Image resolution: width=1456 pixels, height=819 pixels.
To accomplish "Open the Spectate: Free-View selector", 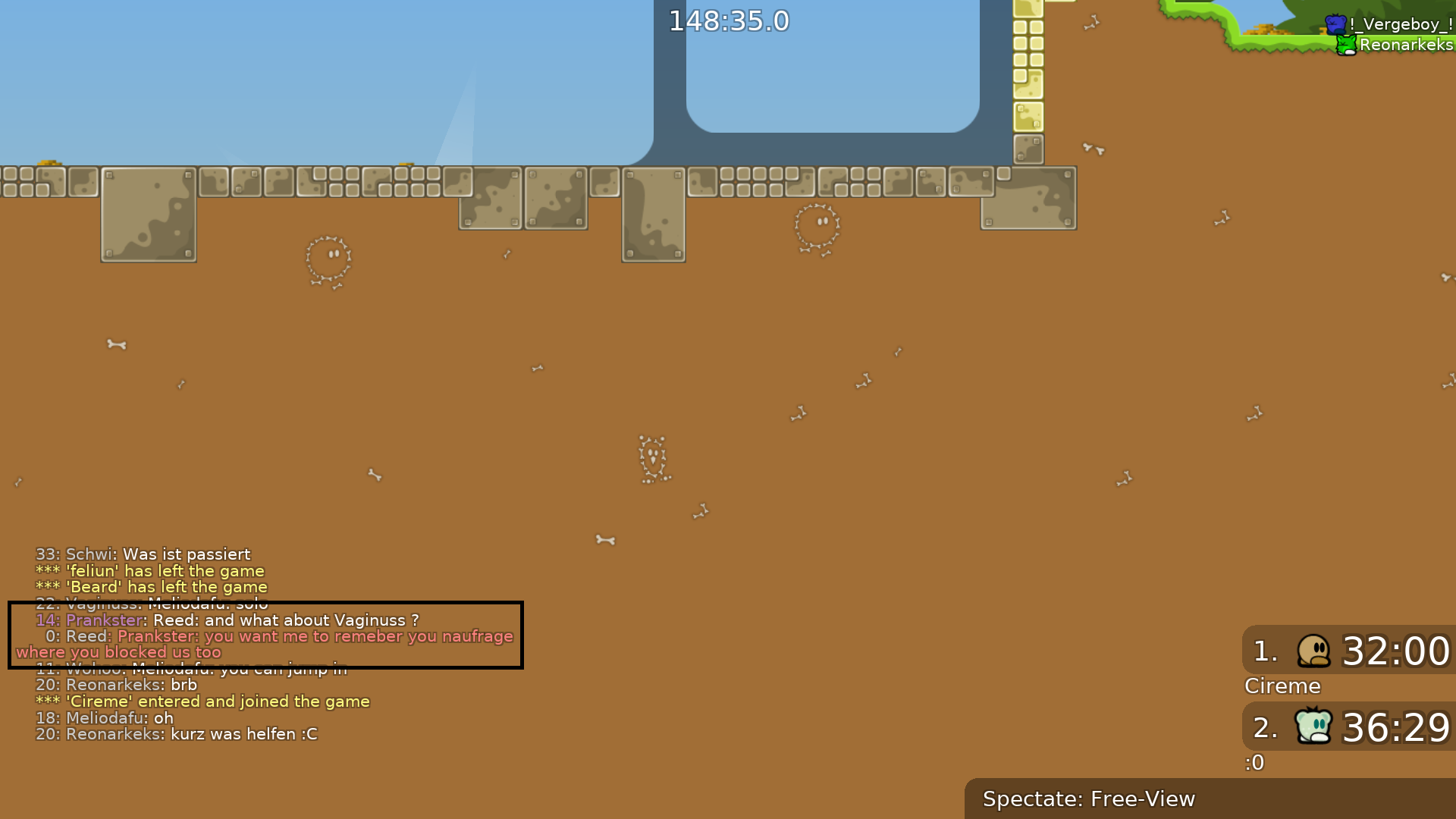I will point(1089,799).
